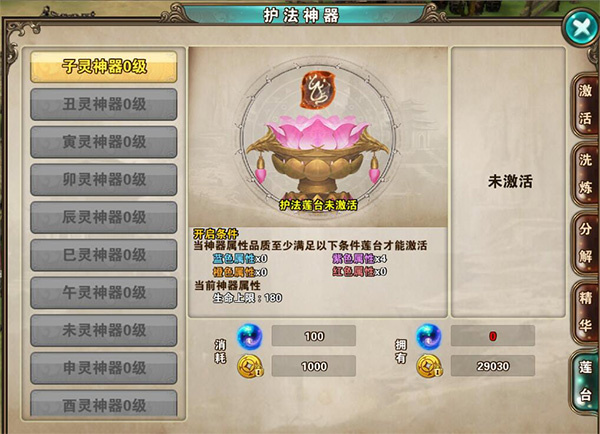Select the 午灵神器0级 row
This screenshot has height=434, width=600.
pyautogui.click(x=104, y=293)
